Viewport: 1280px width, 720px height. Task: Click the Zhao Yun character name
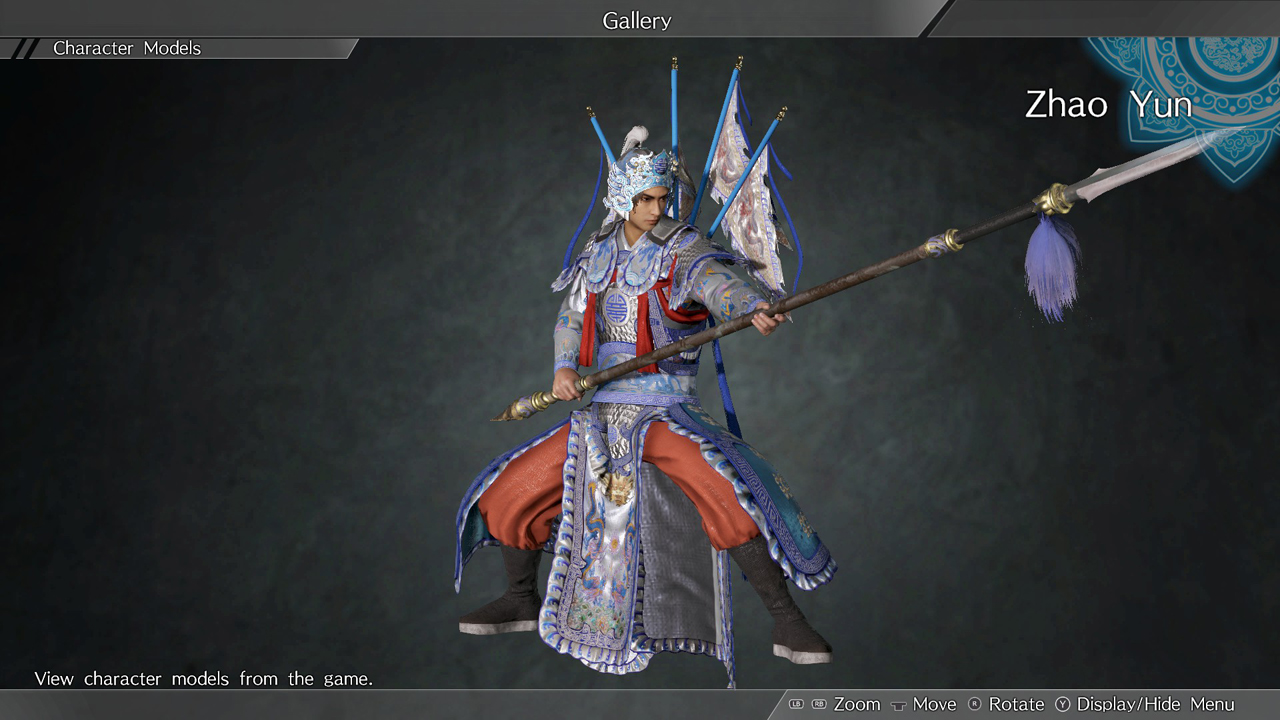(x=1108, y=104)
